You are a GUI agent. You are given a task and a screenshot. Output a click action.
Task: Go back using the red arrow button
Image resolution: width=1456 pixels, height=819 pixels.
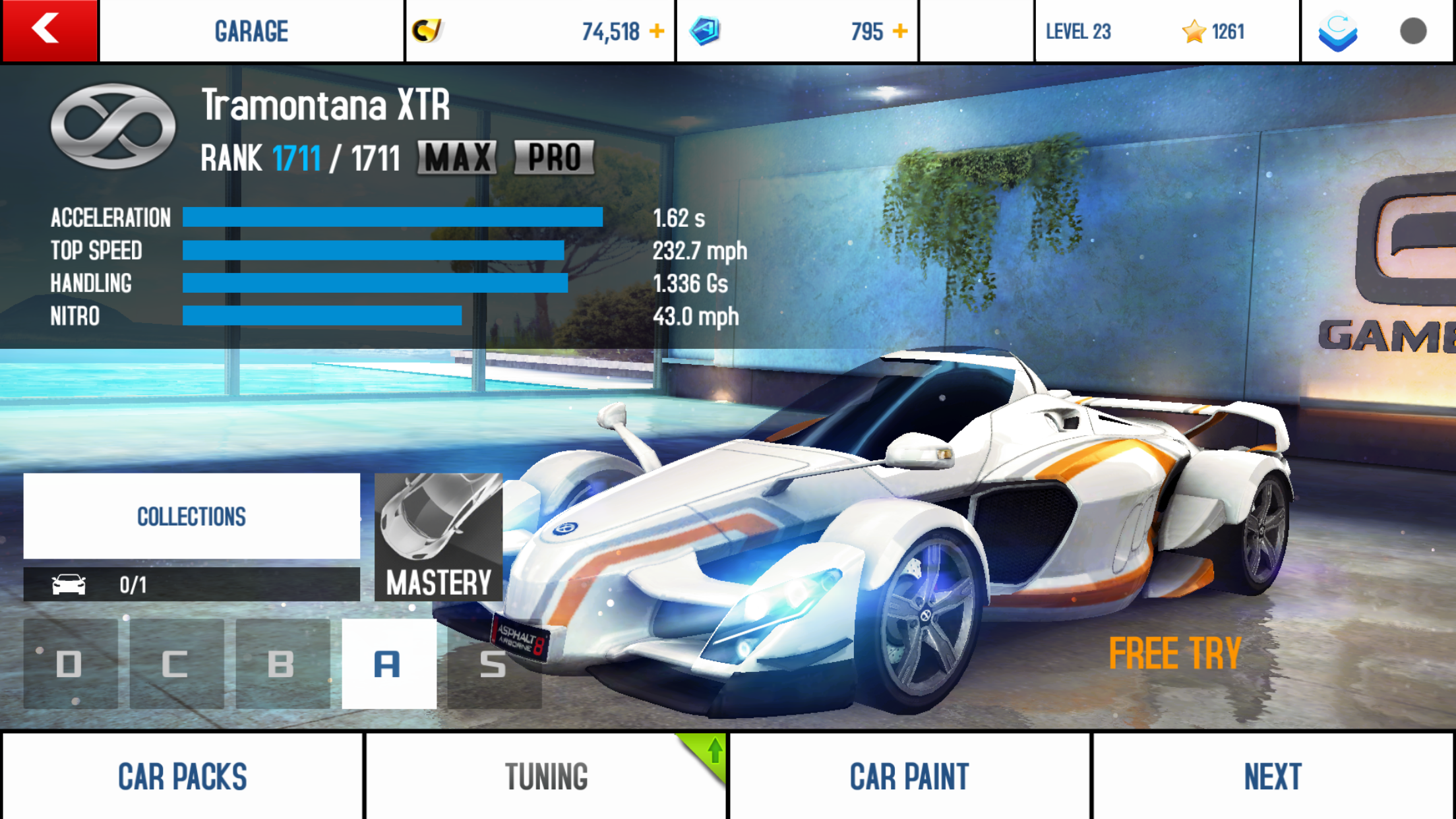point(49,30)
